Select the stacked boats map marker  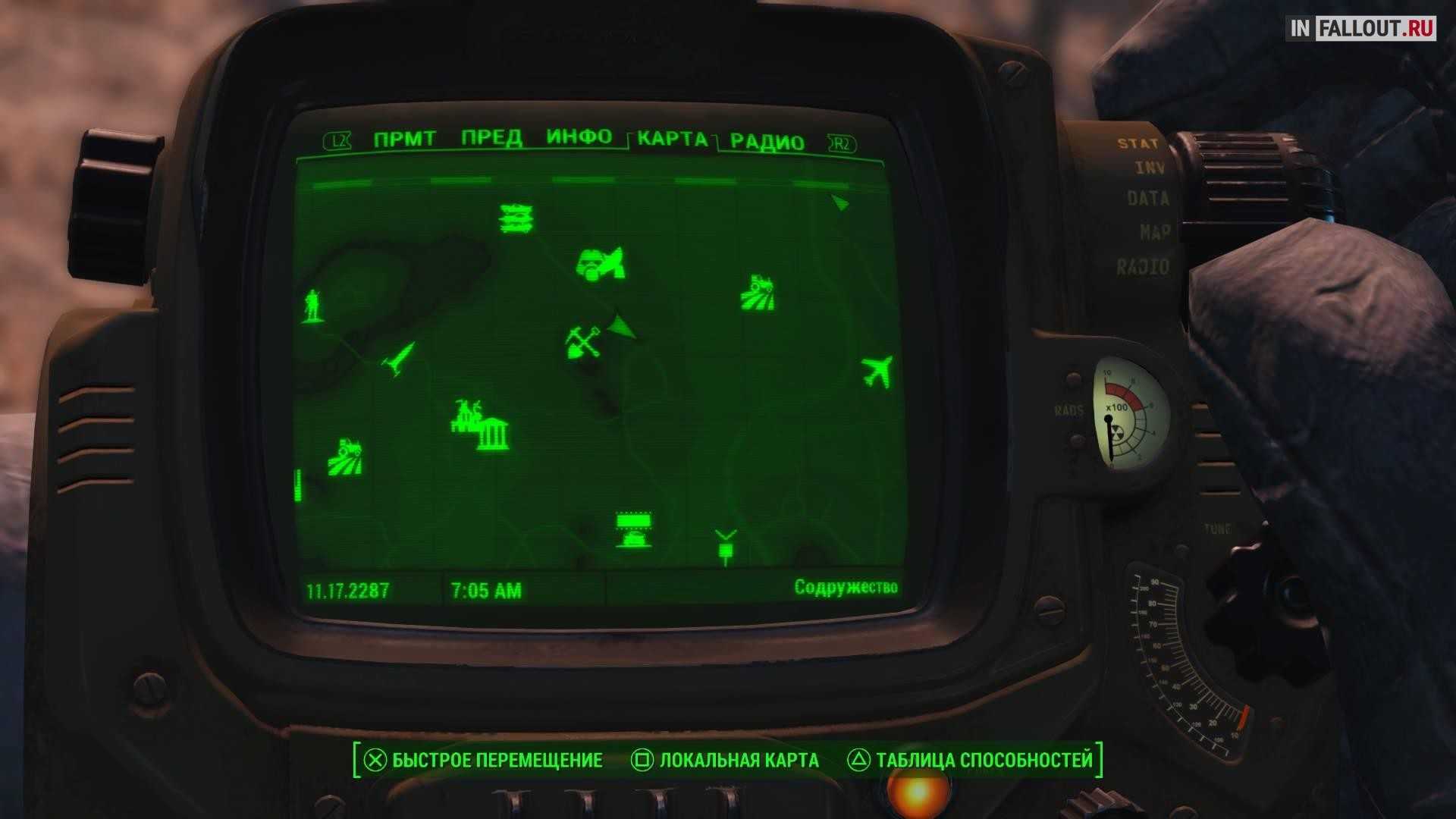pos(516,218)
